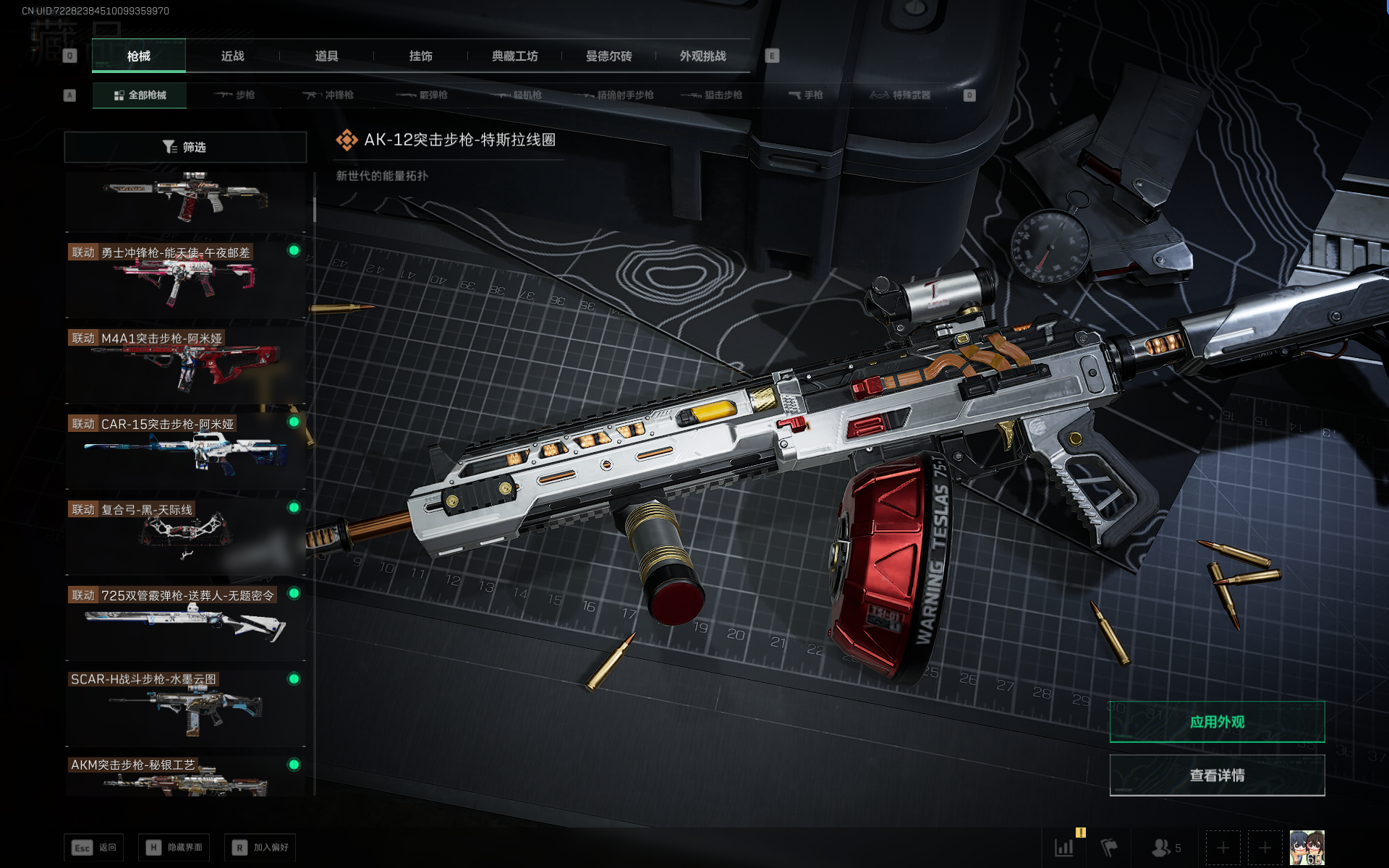
Task: Apply the skin with 应用外观
Action: (1217, 722)
